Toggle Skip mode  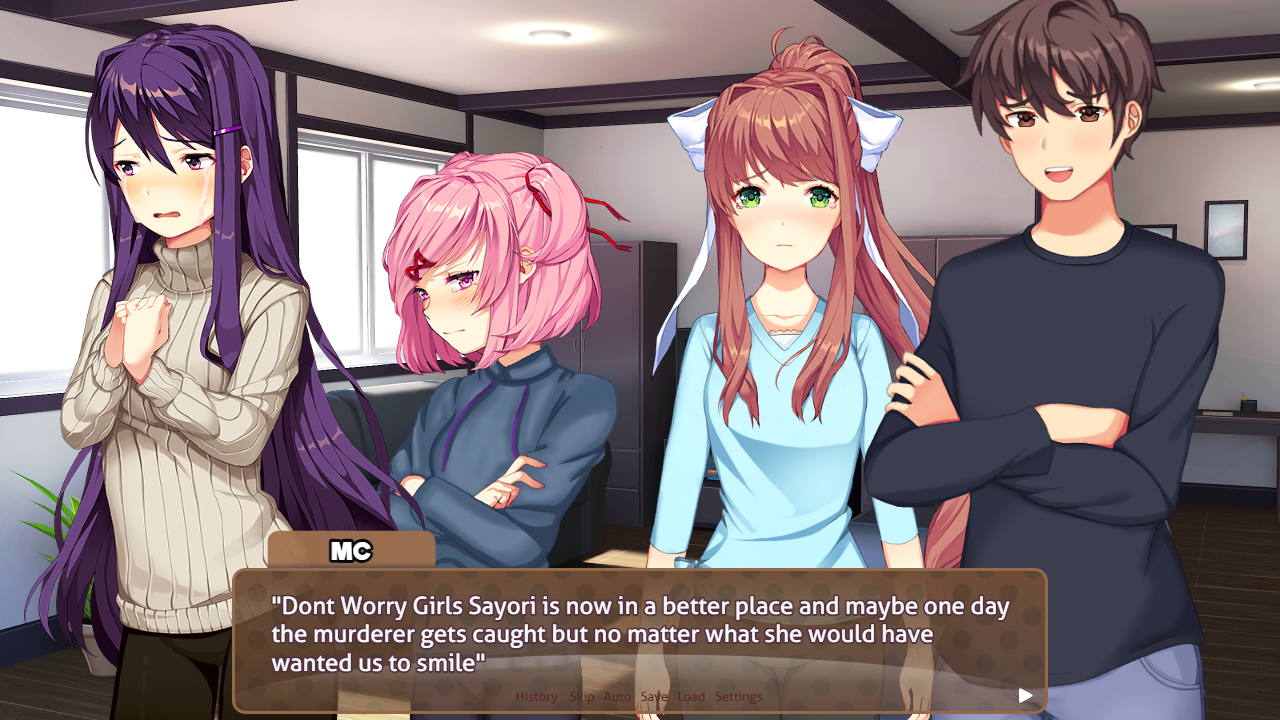pos(580,696)
